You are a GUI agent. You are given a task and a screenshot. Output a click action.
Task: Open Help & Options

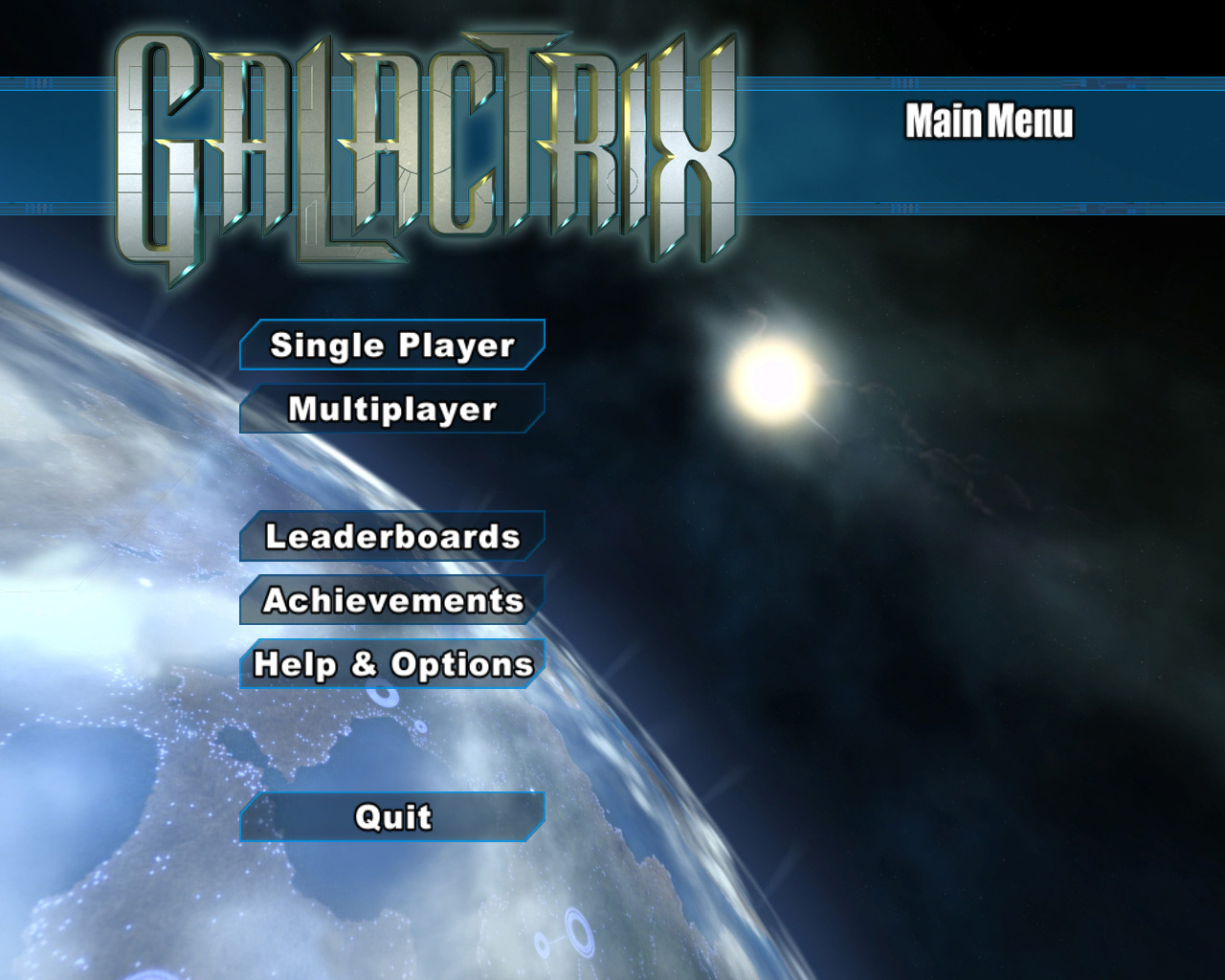point(392,664)
